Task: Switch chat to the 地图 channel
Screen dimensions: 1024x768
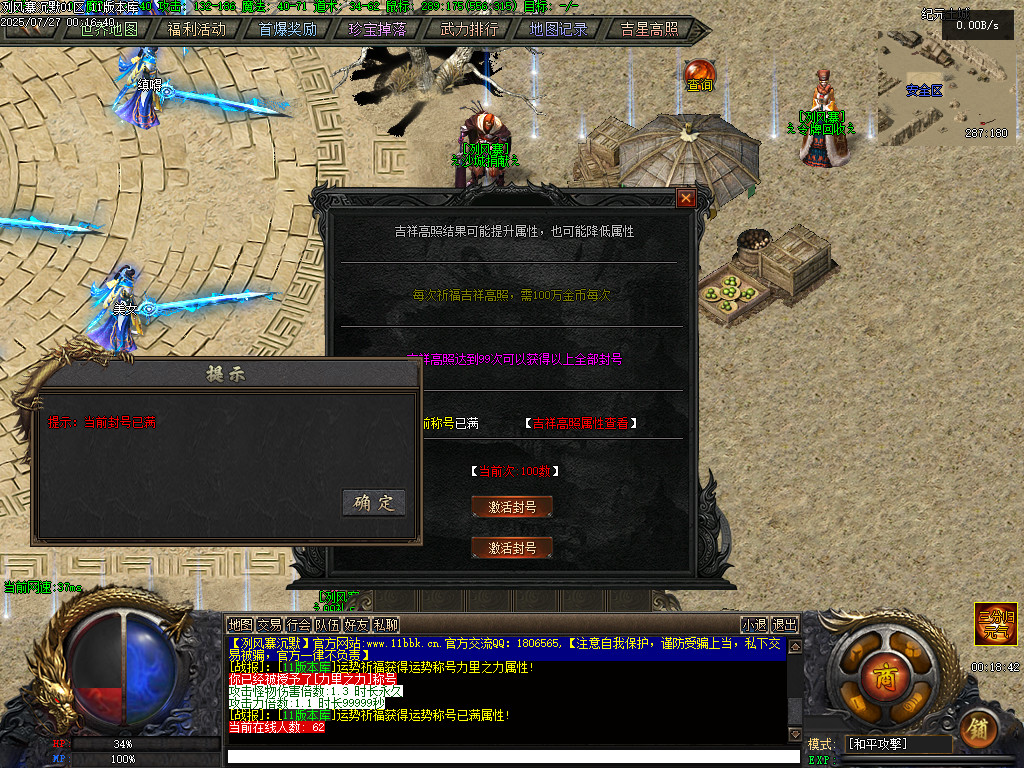Action: (240, 625)
